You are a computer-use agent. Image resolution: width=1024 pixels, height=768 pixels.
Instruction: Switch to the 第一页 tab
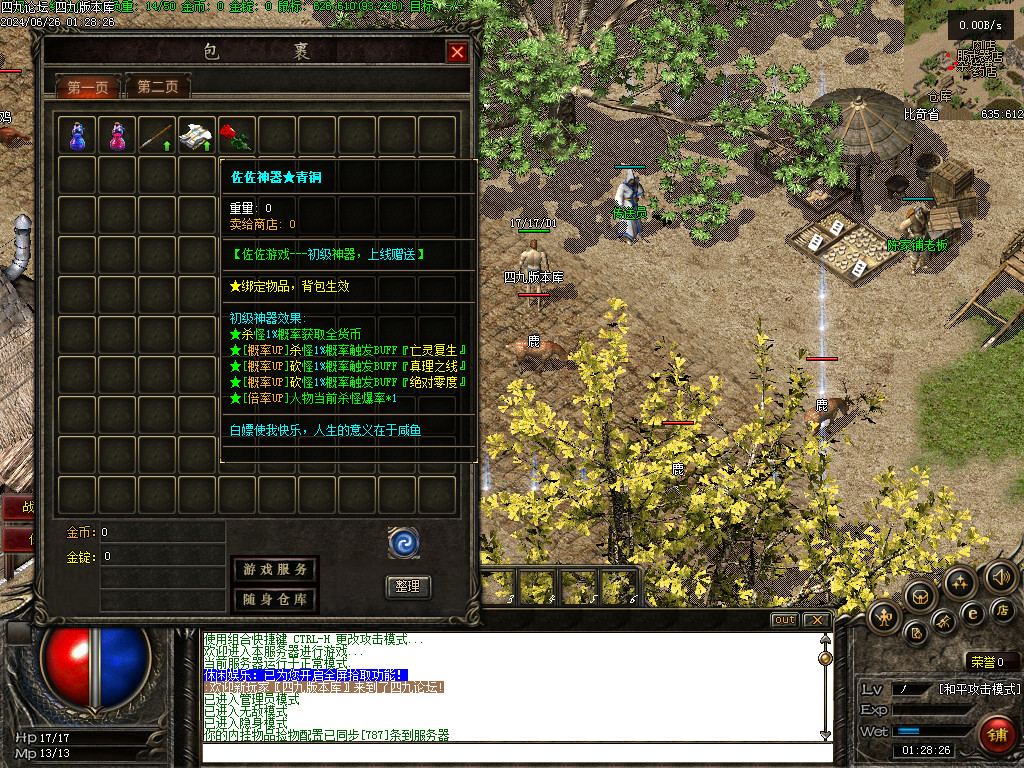point(87,88)
